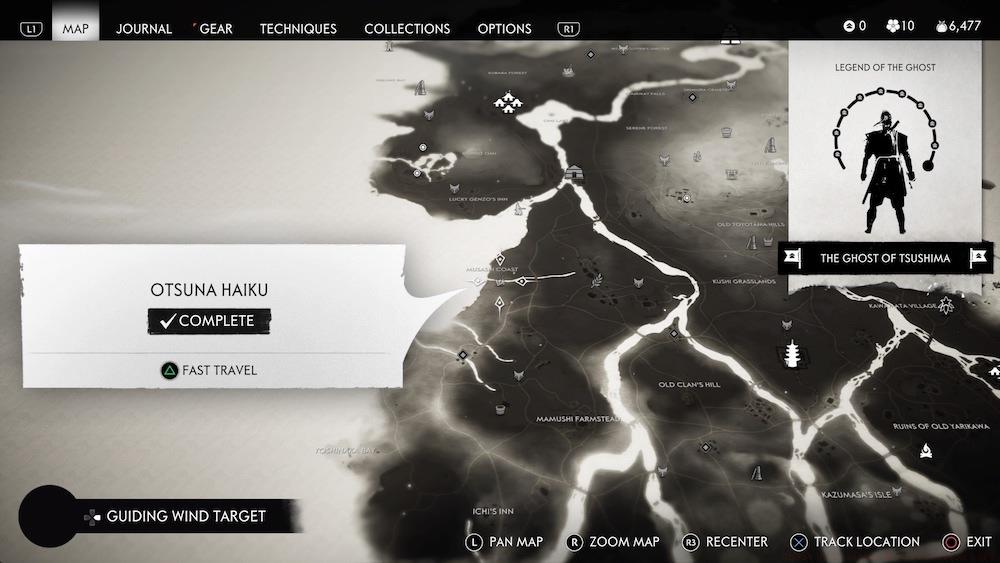
Task: Fast travel to Otsuna Haiku
Action: (210, 370)
